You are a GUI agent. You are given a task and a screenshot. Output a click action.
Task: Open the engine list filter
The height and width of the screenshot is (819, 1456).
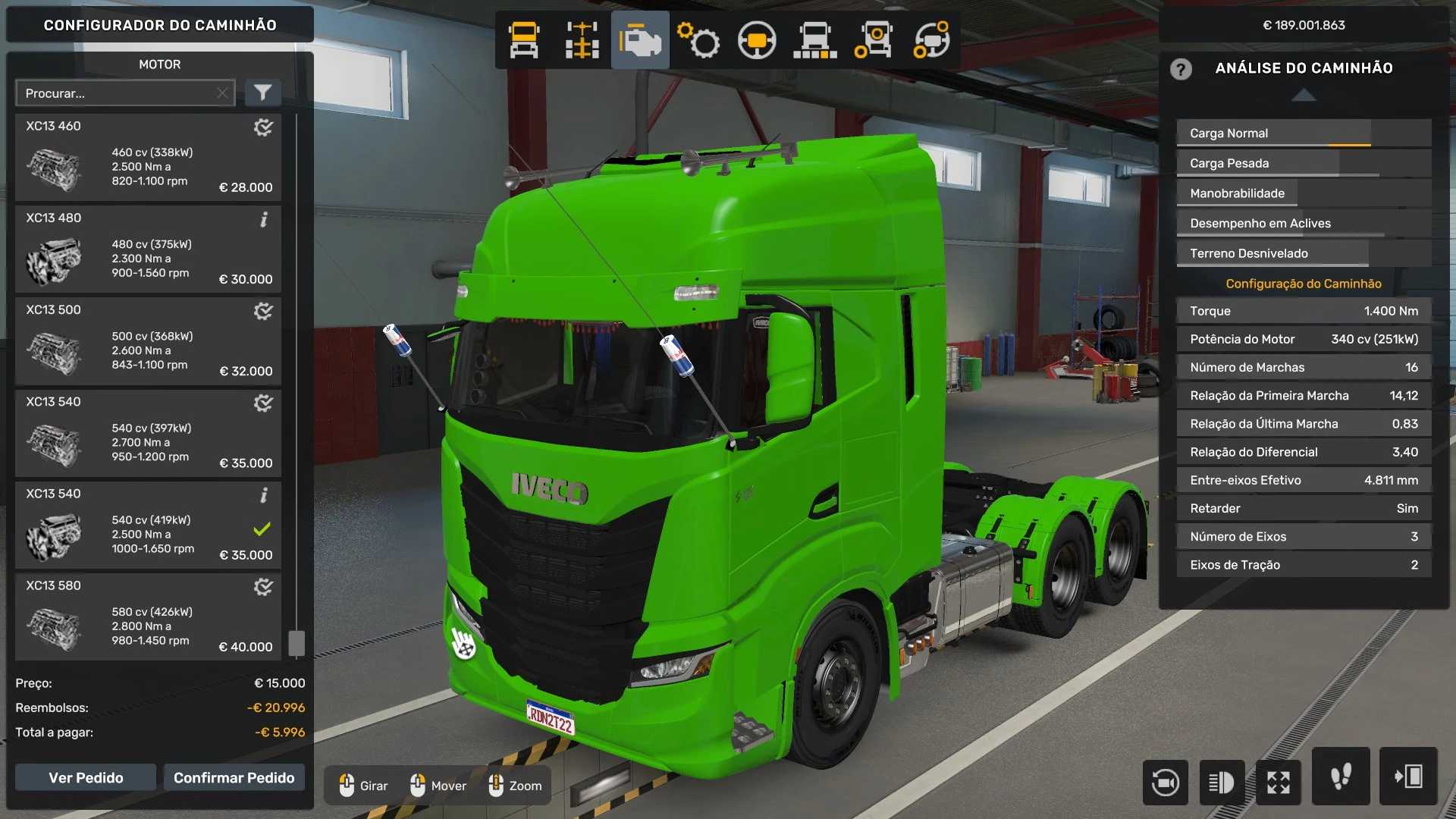click(x=262, y=93)
